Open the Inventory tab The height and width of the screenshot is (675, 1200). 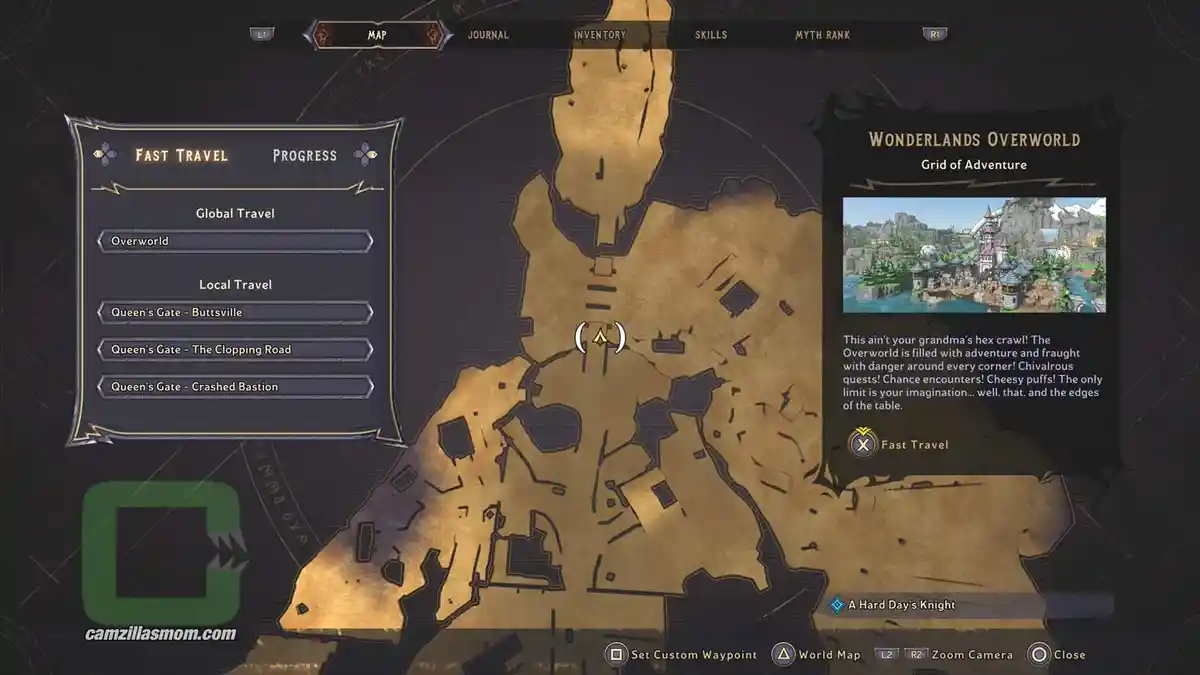(600, 35)
